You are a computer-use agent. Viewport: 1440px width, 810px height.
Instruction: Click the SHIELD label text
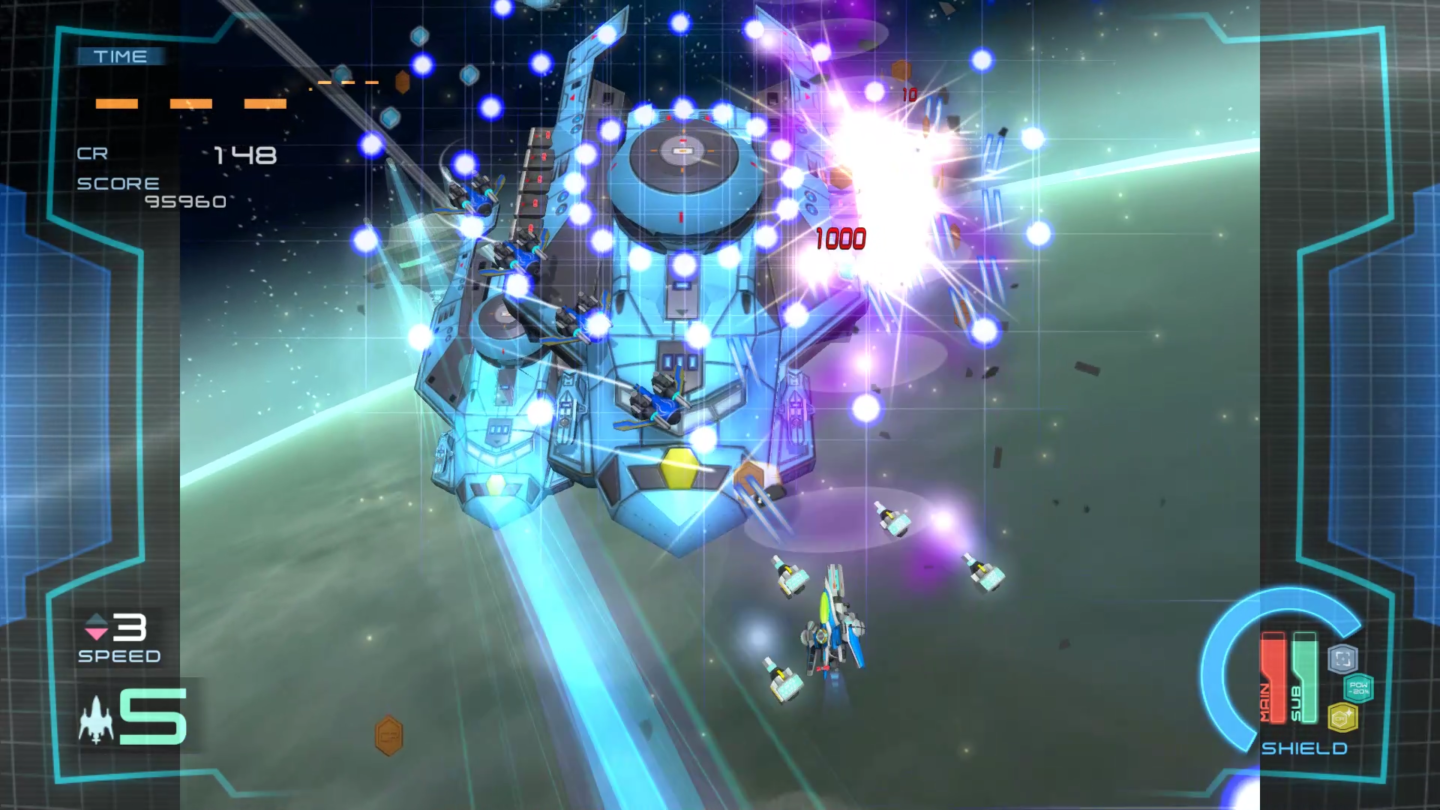coord(1305,748)
